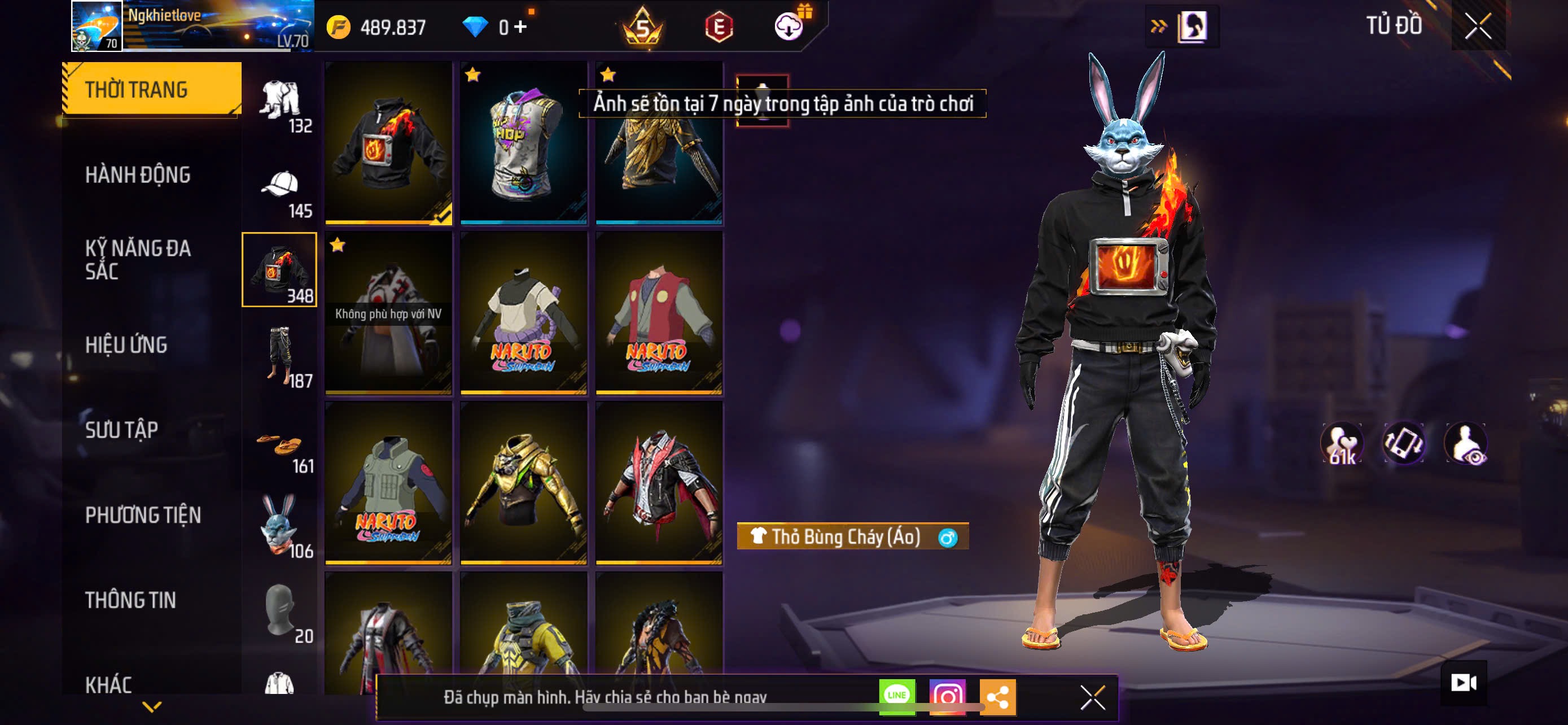Image resolution: width=1568 pixels, height=725 pixels.
Task: Select the pants category with 187 items
Action: (x=280, y=357)
